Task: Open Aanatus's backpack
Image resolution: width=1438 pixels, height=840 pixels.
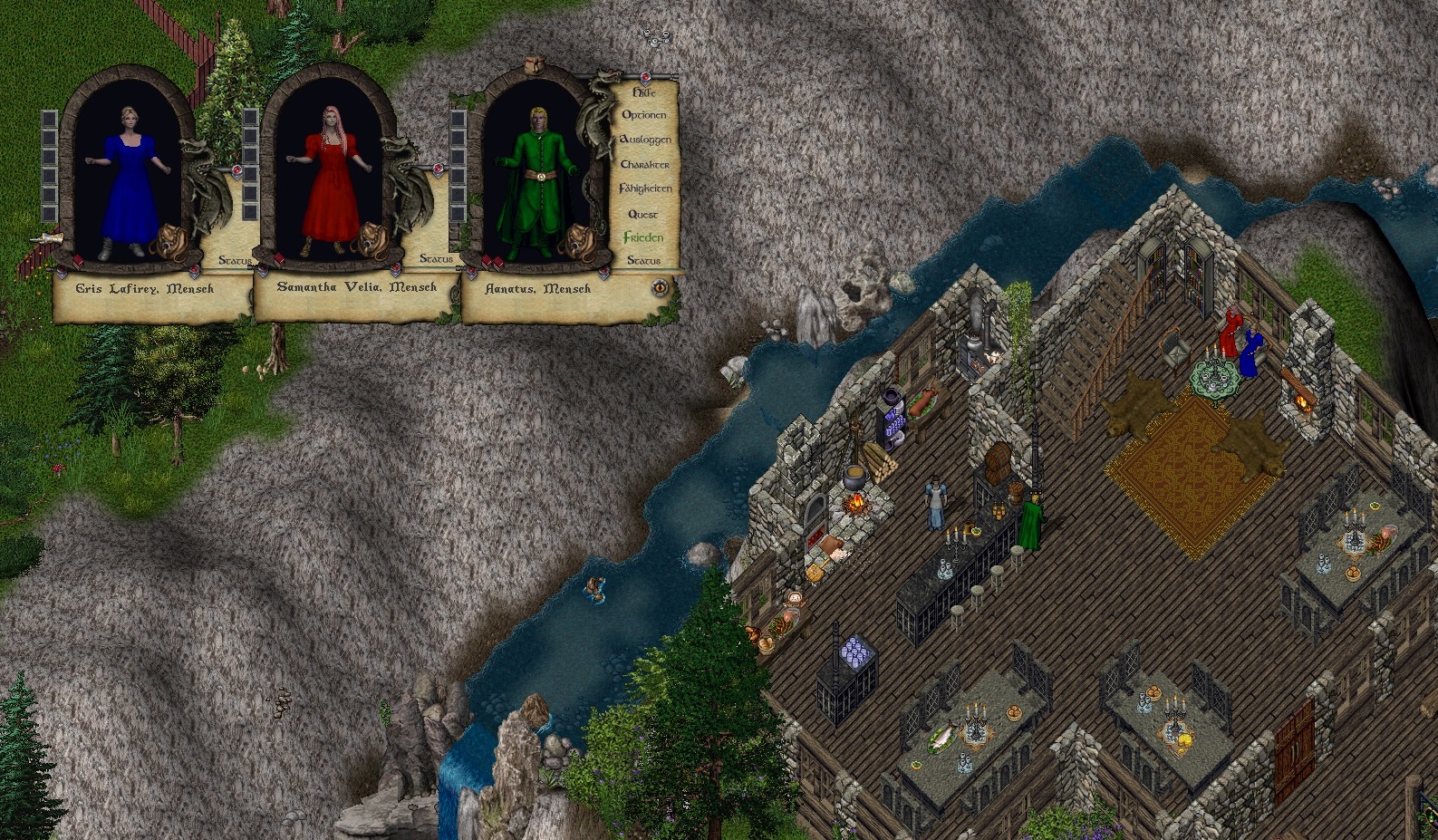Action: click(577, 243)
